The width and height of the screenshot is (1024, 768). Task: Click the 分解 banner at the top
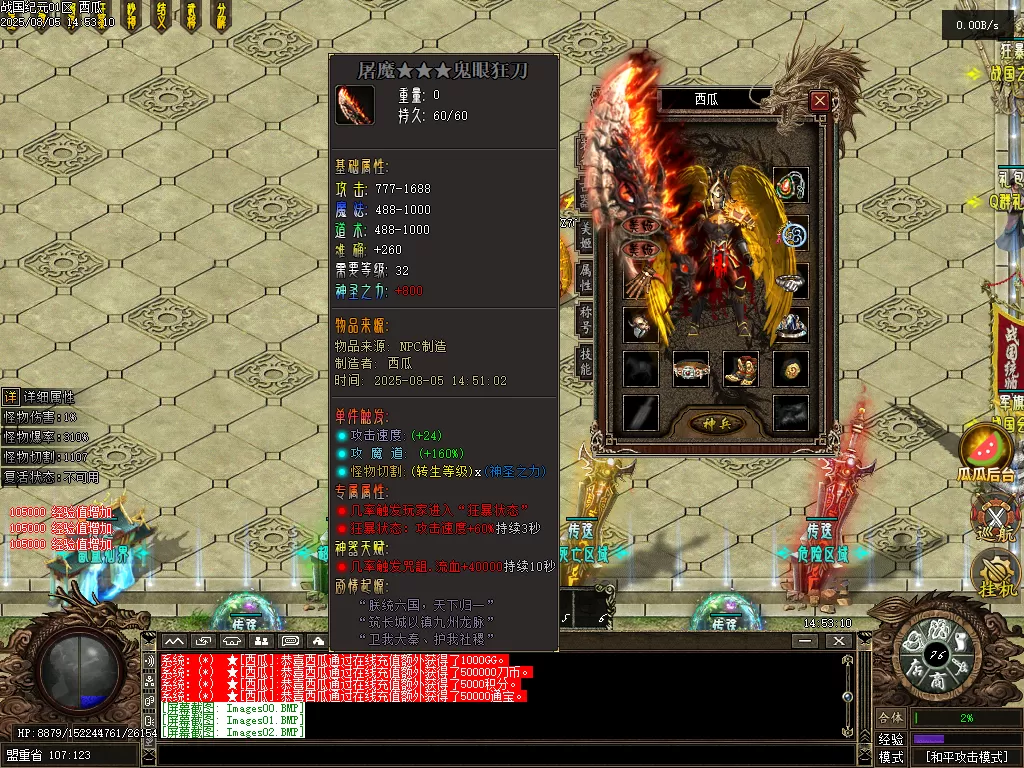220,14
